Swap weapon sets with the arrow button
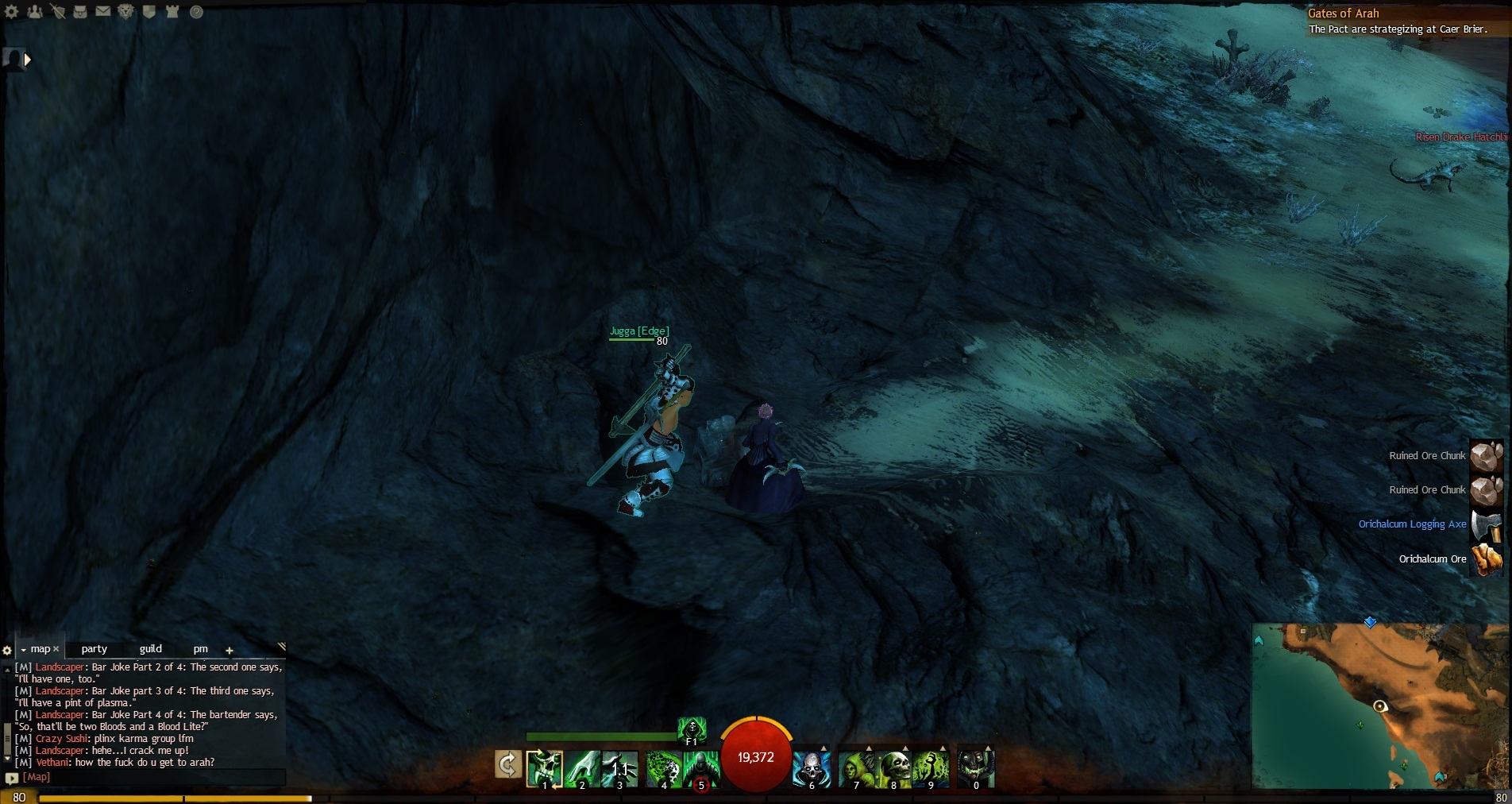Screen dimensions: 1512x804 507,765
